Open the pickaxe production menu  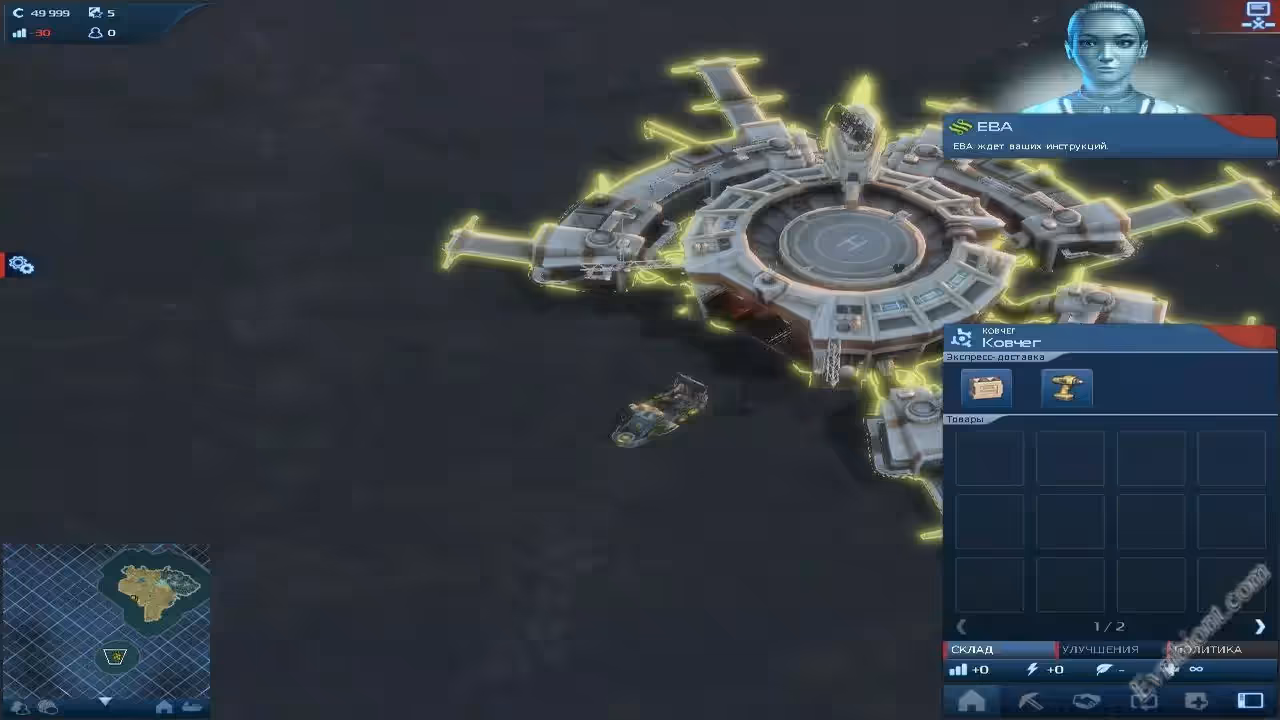coord(1029,701)
